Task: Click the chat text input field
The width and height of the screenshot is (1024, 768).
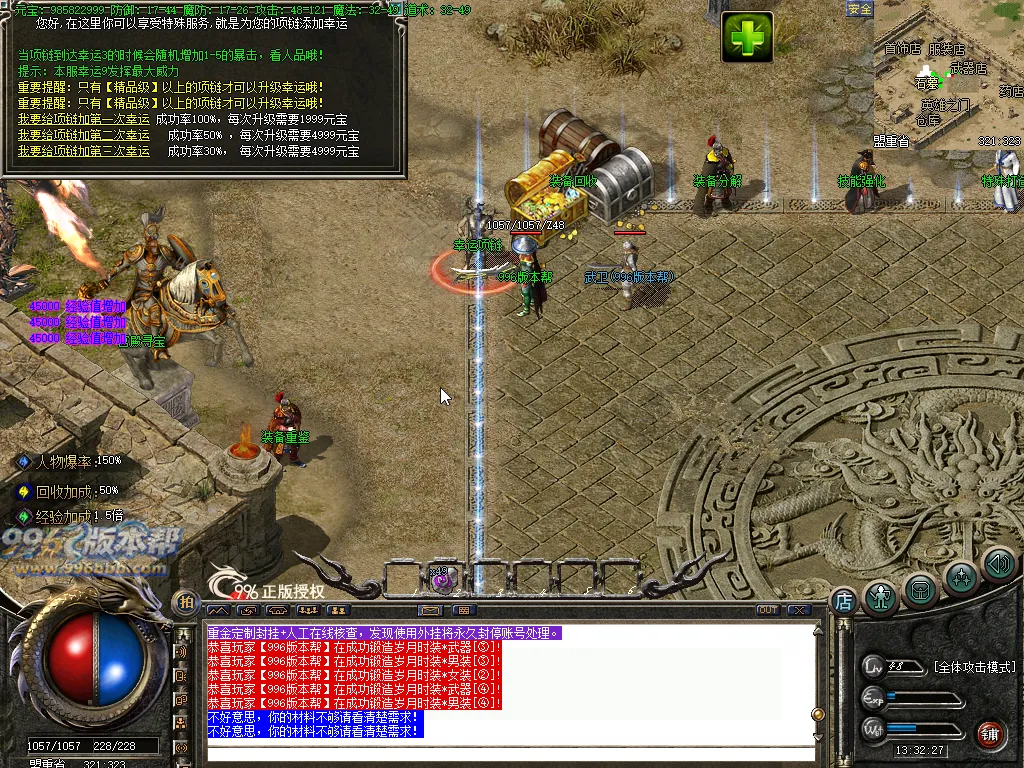Action: coord(510,753)
